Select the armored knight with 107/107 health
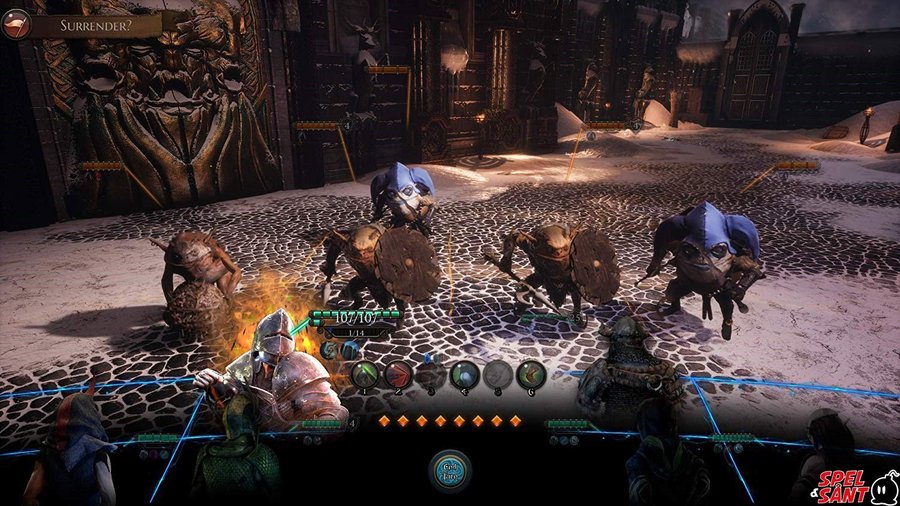The image size is (900, 506). coord(278,370)
